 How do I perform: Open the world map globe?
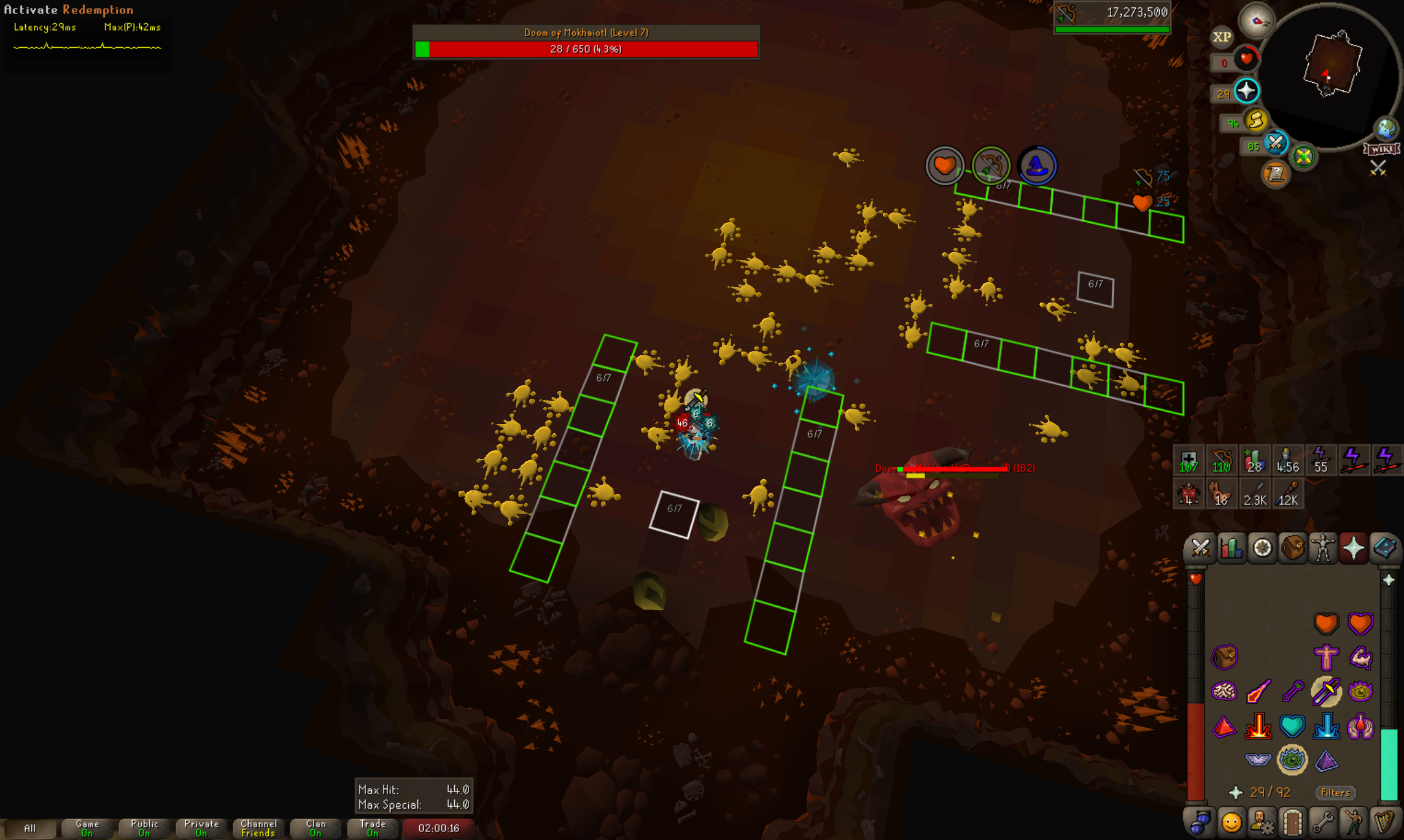coord(1386,129)
